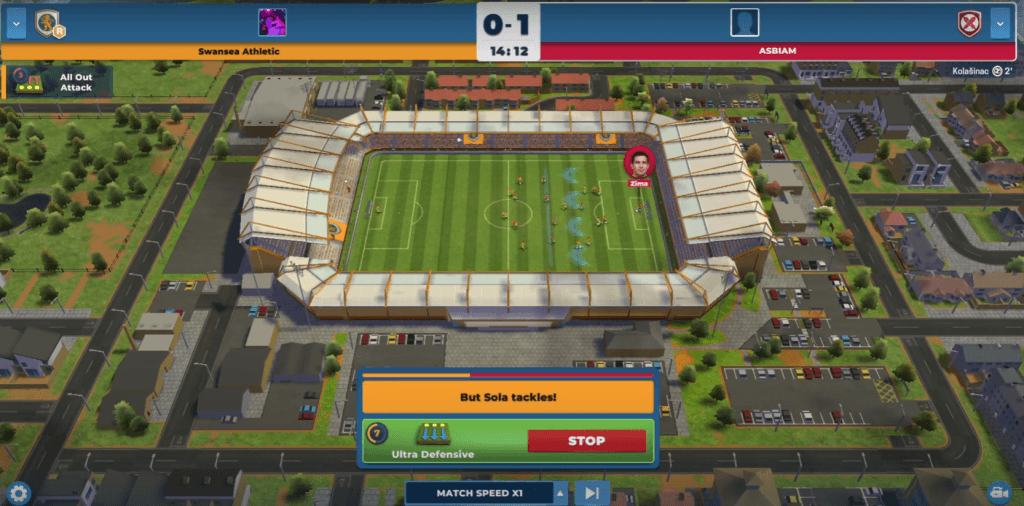View the ASBIAM manager silhouette avatar

coord(744,22)
